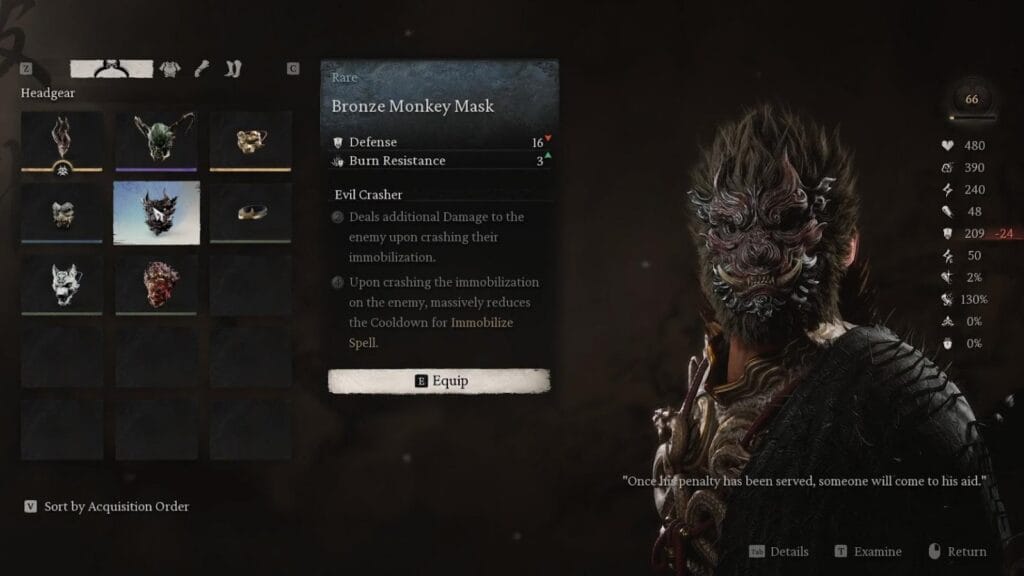Select the highlighted Bronze Monkey Mask slot
The image size is (1024, 576).
pos(156,211)
